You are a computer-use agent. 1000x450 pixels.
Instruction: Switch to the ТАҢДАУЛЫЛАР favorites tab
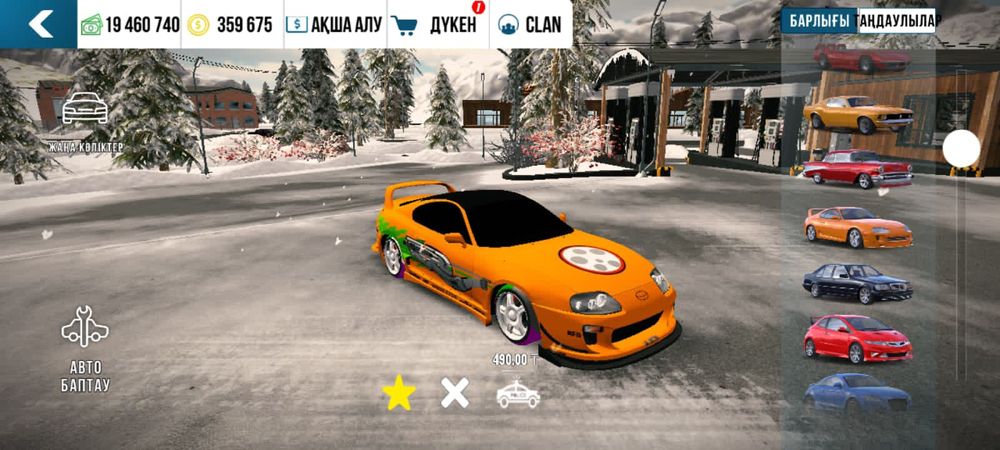(x=897, y=21)
